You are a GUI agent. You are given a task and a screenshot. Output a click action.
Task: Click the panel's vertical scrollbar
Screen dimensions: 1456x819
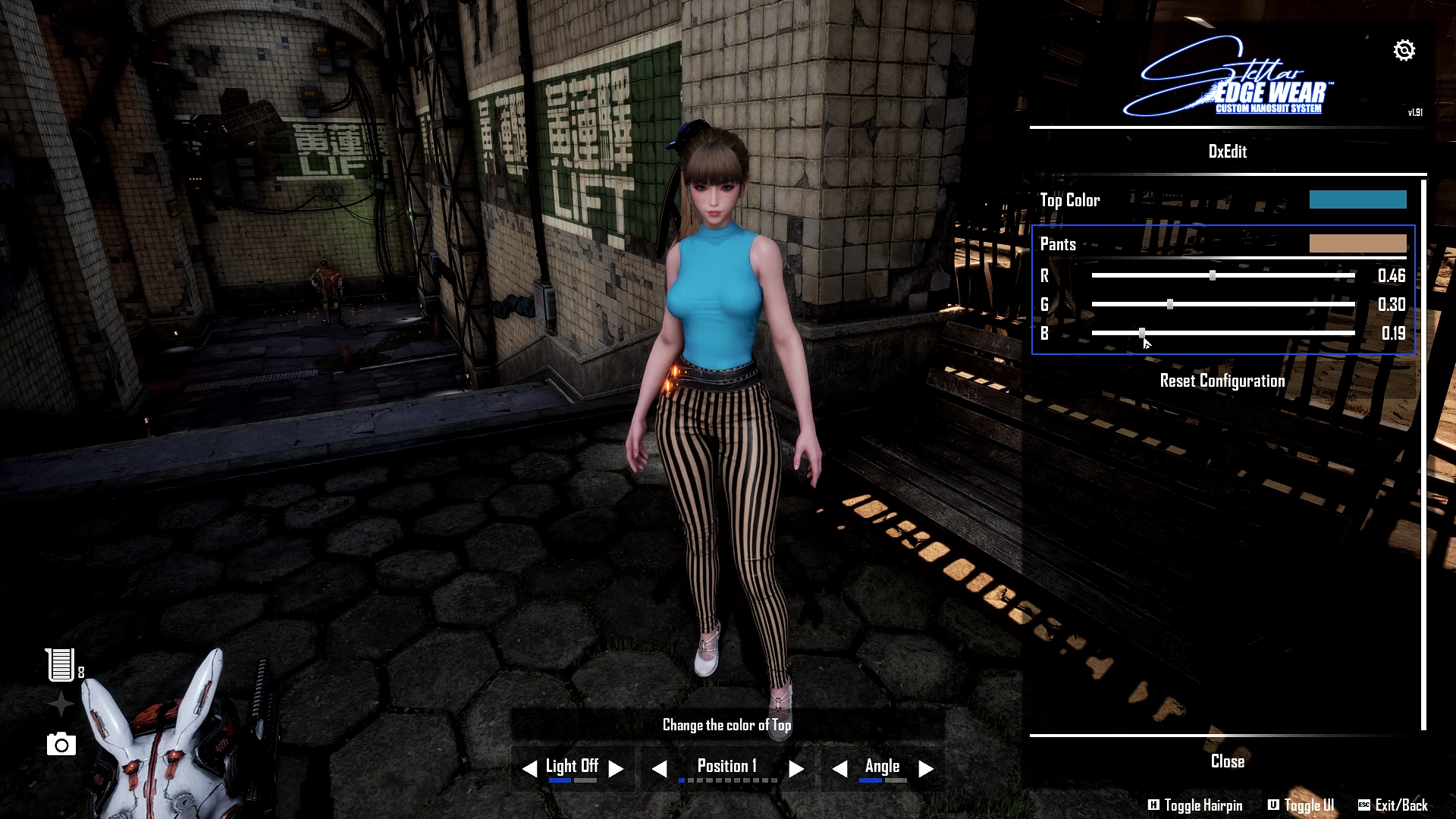coord(1423,455)
